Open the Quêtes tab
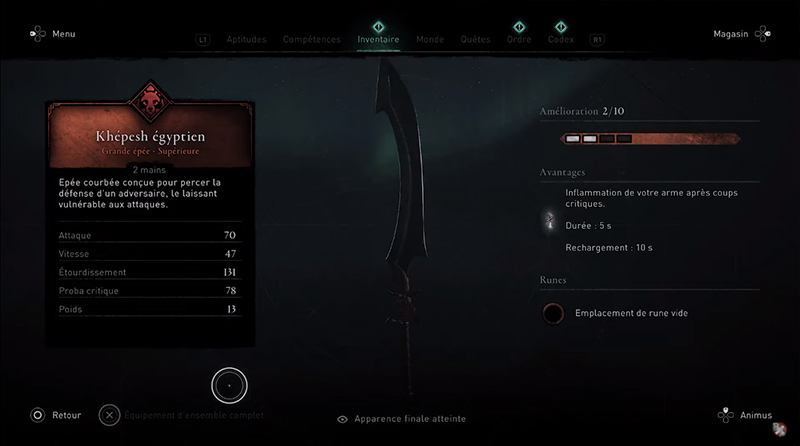Screen dimensions: 800x446 tap(475, 40)
